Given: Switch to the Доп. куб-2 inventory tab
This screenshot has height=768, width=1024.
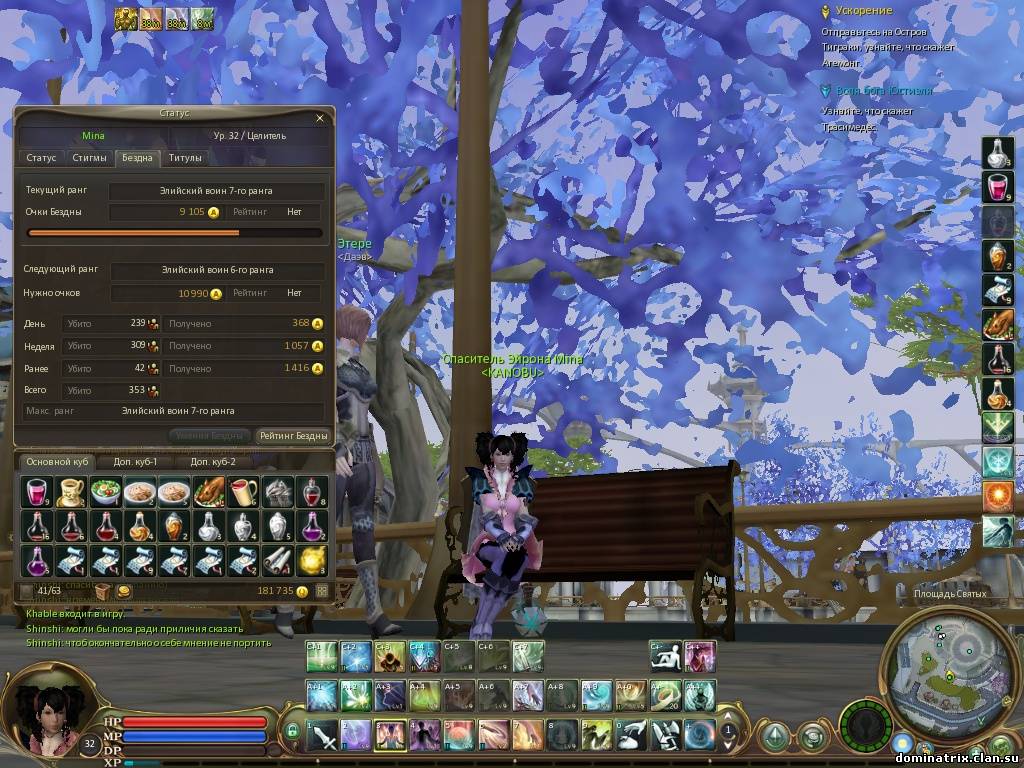Looking at the screenshot, I should point(213,462).
